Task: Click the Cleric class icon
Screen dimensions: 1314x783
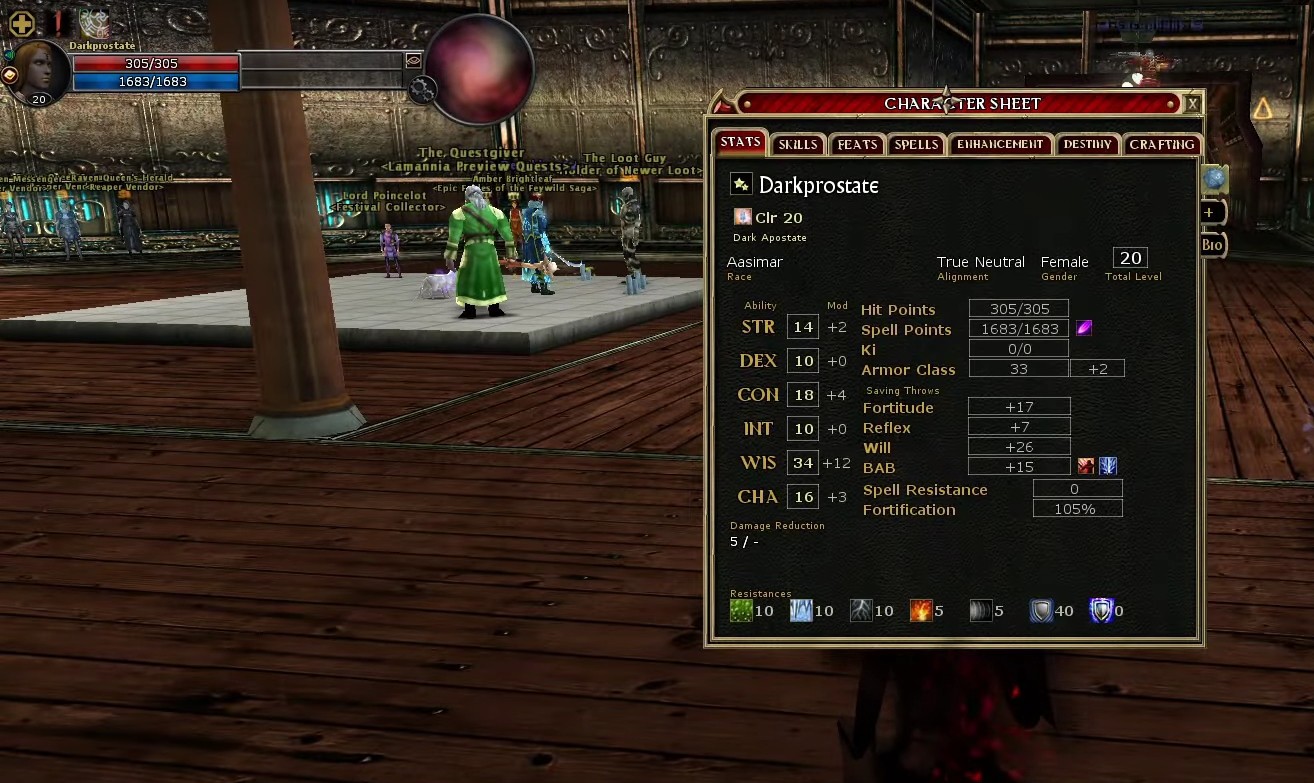Action: coord(742,217)
